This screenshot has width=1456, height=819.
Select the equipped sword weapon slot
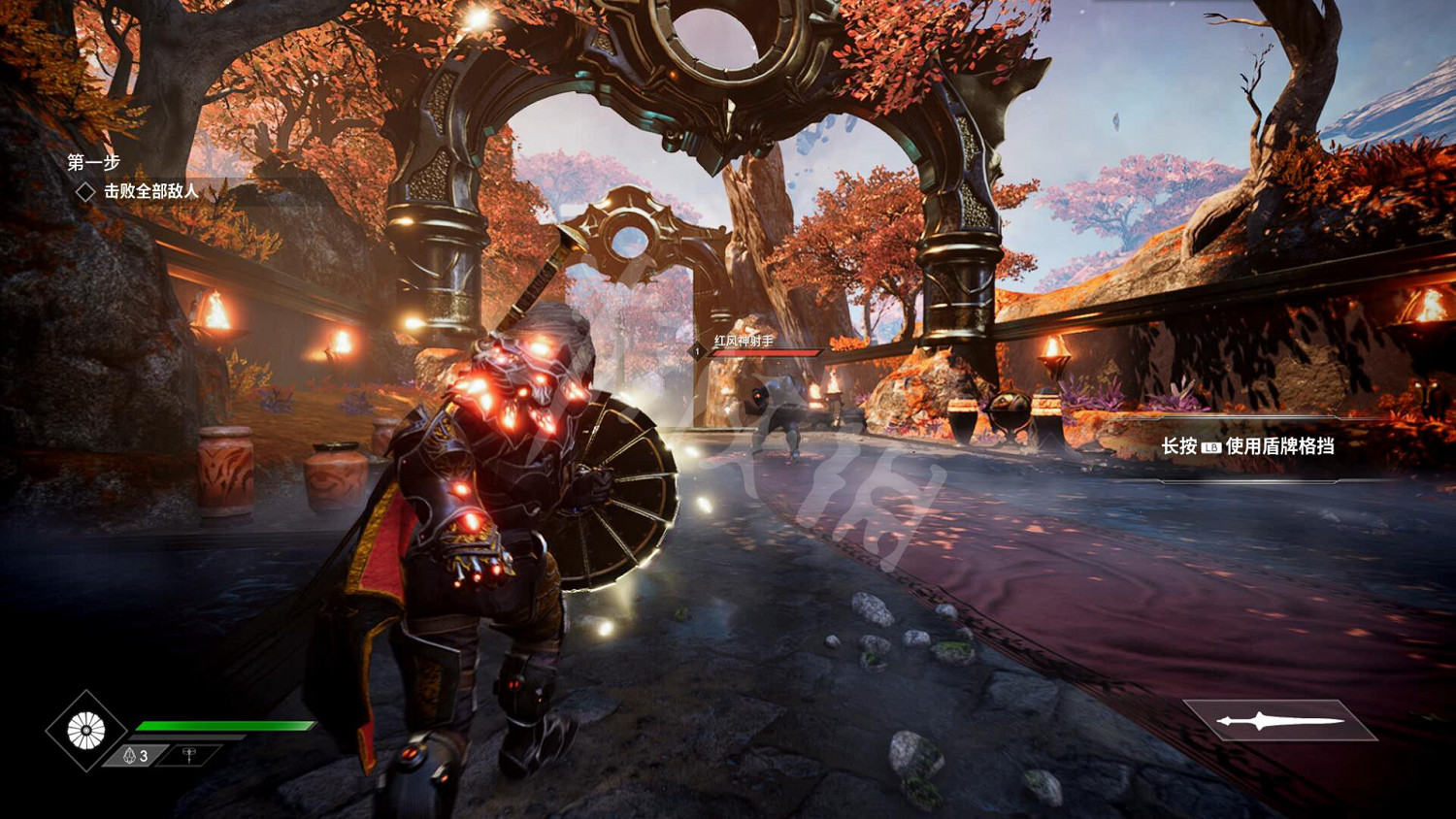[x=1280, y=720]
